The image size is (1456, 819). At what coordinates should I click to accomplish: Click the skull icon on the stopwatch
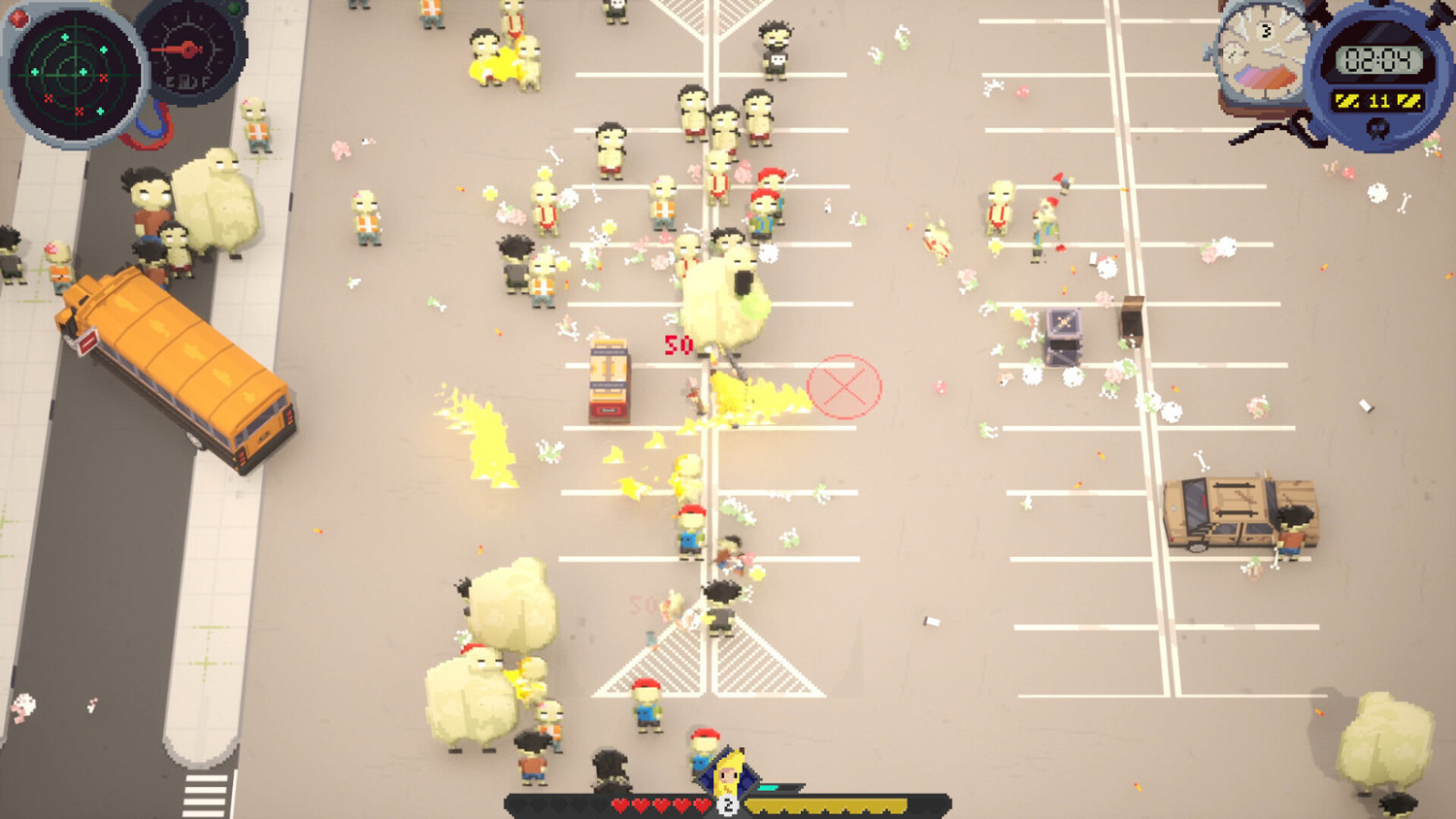click(1376, 127)
